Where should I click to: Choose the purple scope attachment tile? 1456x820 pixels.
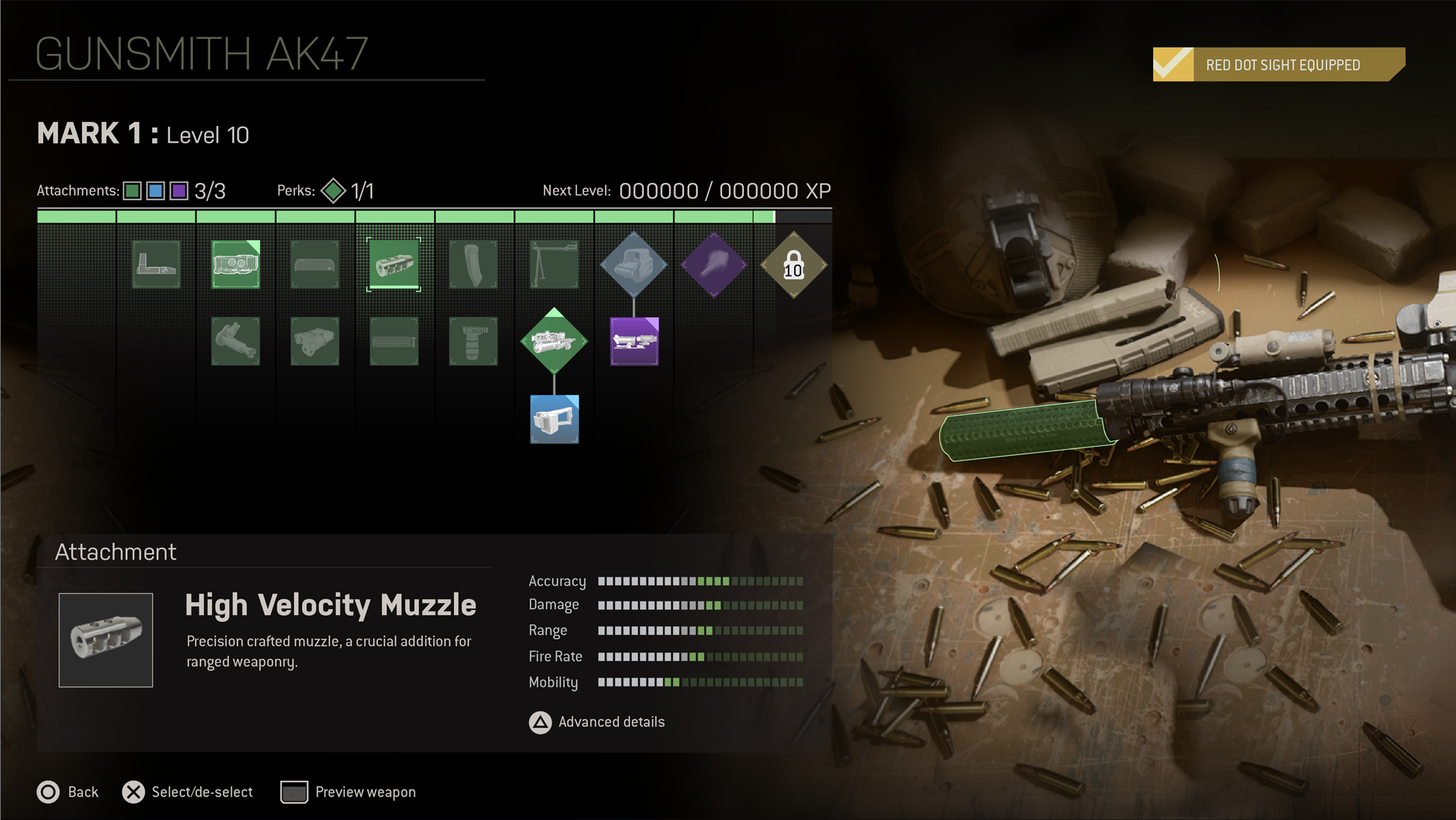point(634,341)
